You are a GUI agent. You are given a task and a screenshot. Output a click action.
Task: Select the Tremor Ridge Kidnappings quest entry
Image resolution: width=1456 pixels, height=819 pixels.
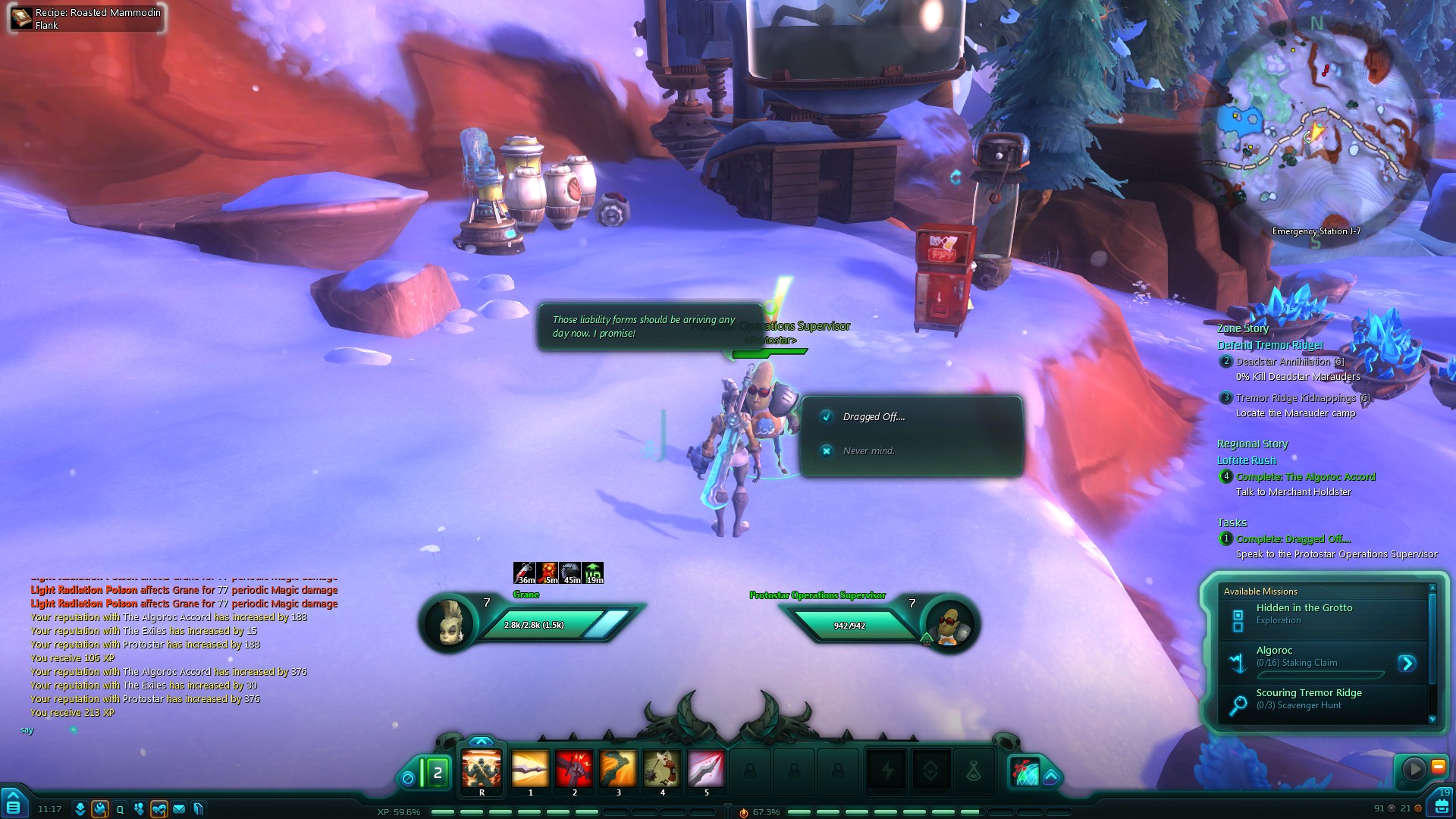point(1295,398)
